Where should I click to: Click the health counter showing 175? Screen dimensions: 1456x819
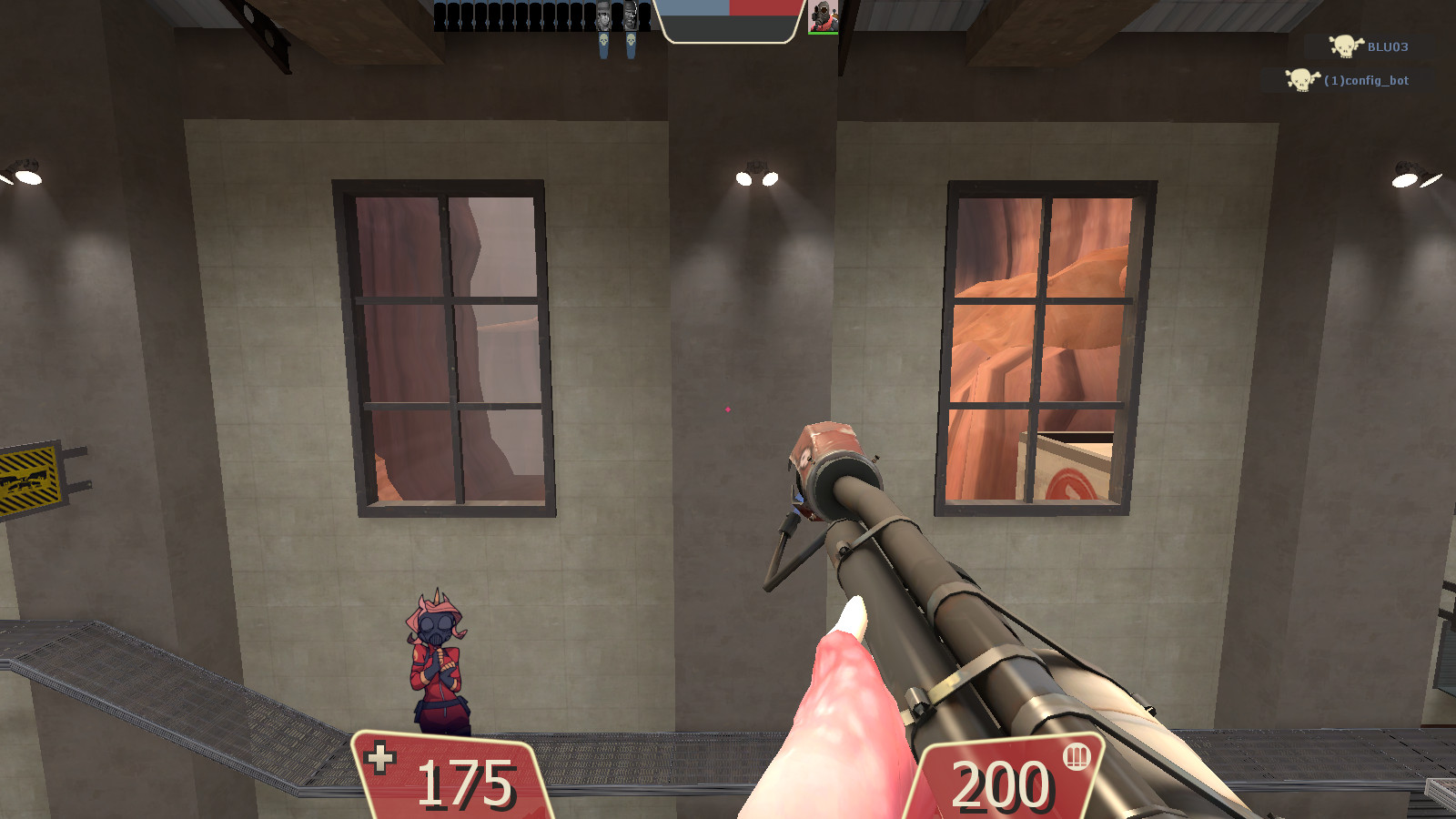465,781
